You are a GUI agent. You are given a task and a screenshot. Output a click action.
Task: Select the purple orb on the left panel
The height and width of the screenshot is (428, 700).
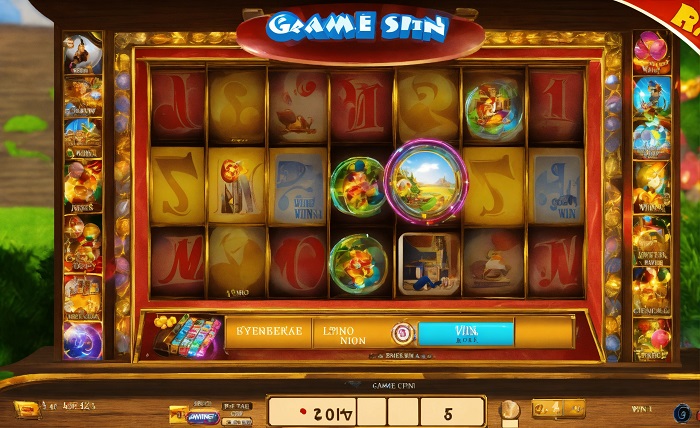[82, 342]
